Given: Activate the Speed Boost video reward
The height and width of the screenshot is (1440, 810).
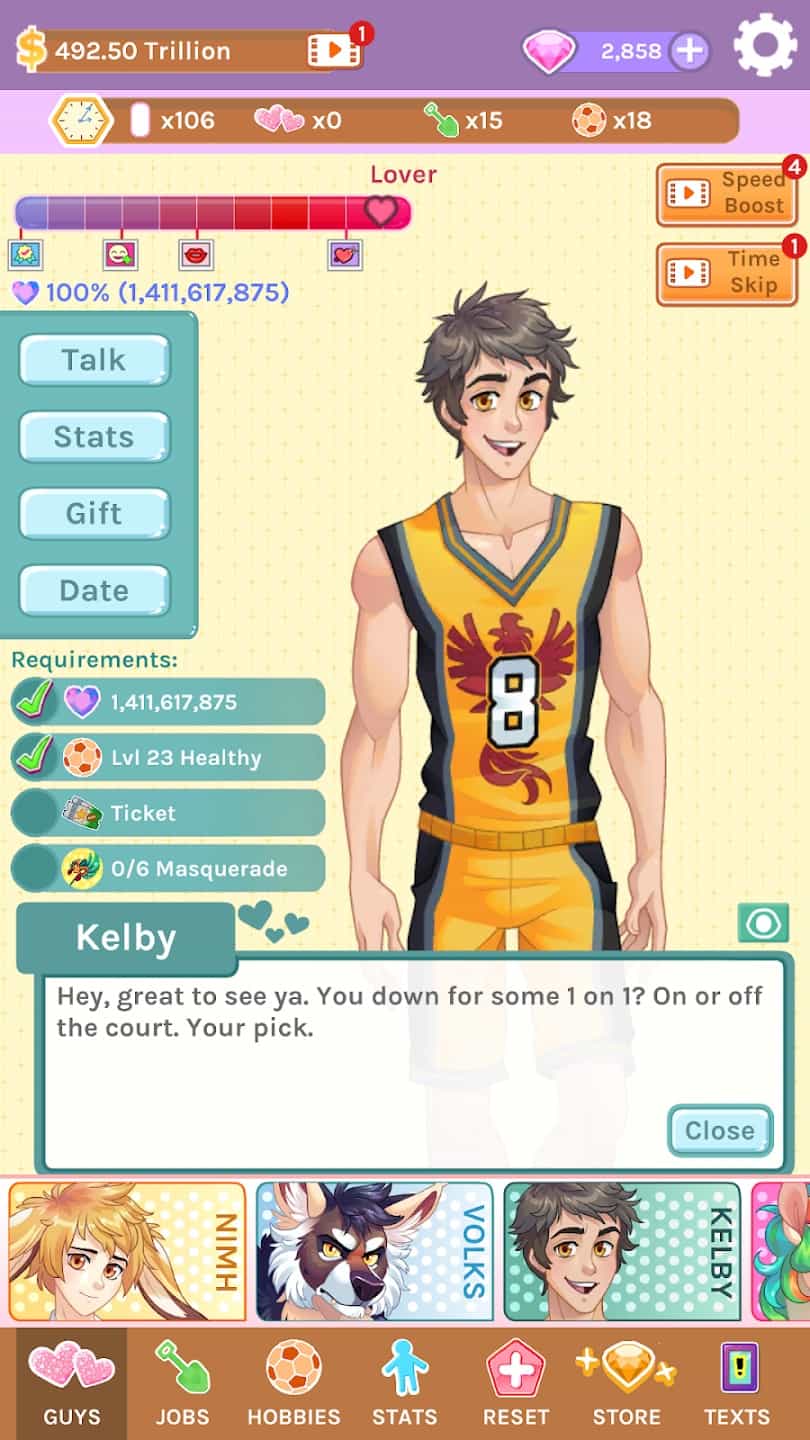Looking at the screenshot, I should (x=727, y=193).
